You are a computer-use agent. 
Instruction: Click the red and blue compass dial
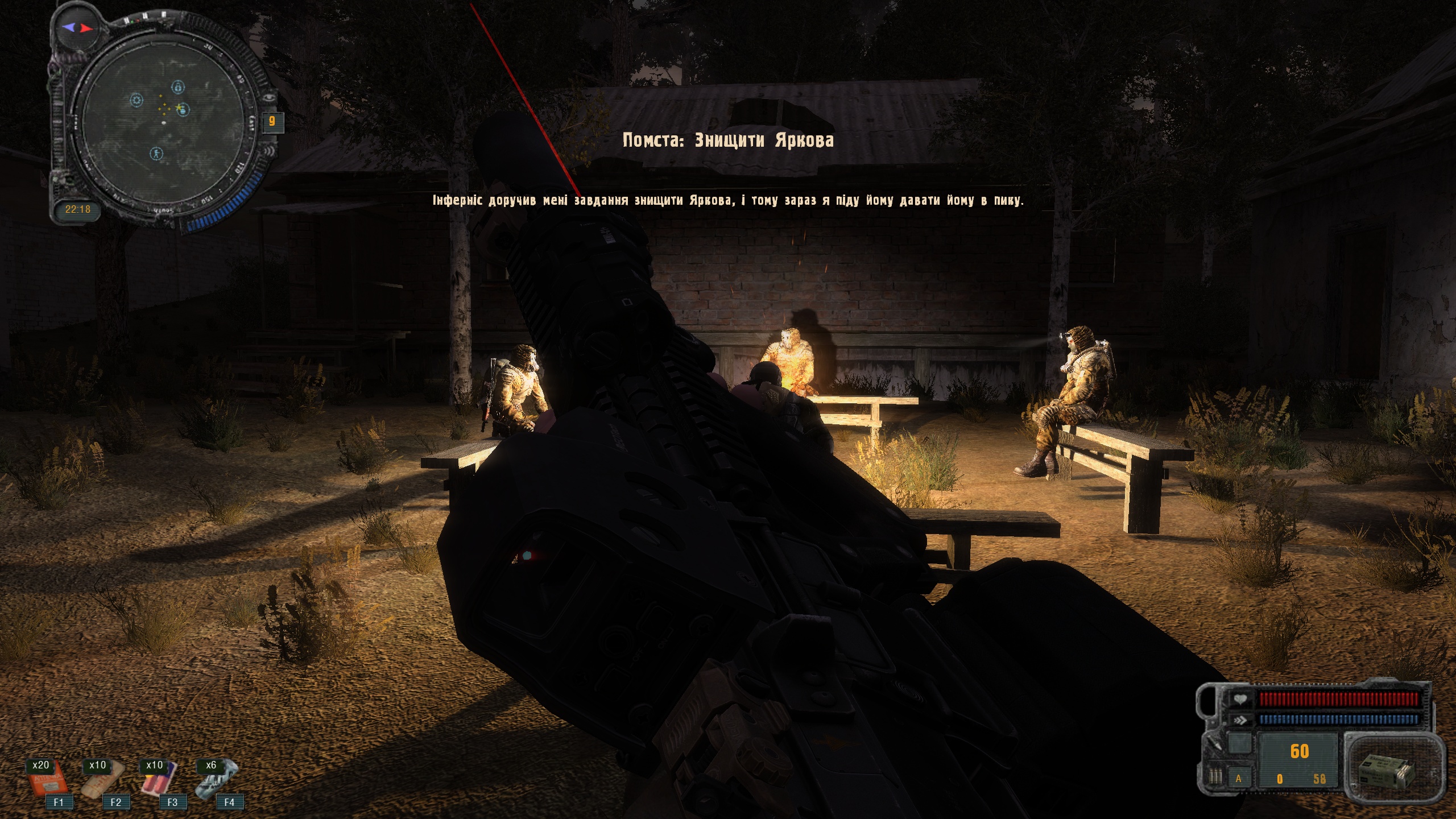click(x=77, y=27)
